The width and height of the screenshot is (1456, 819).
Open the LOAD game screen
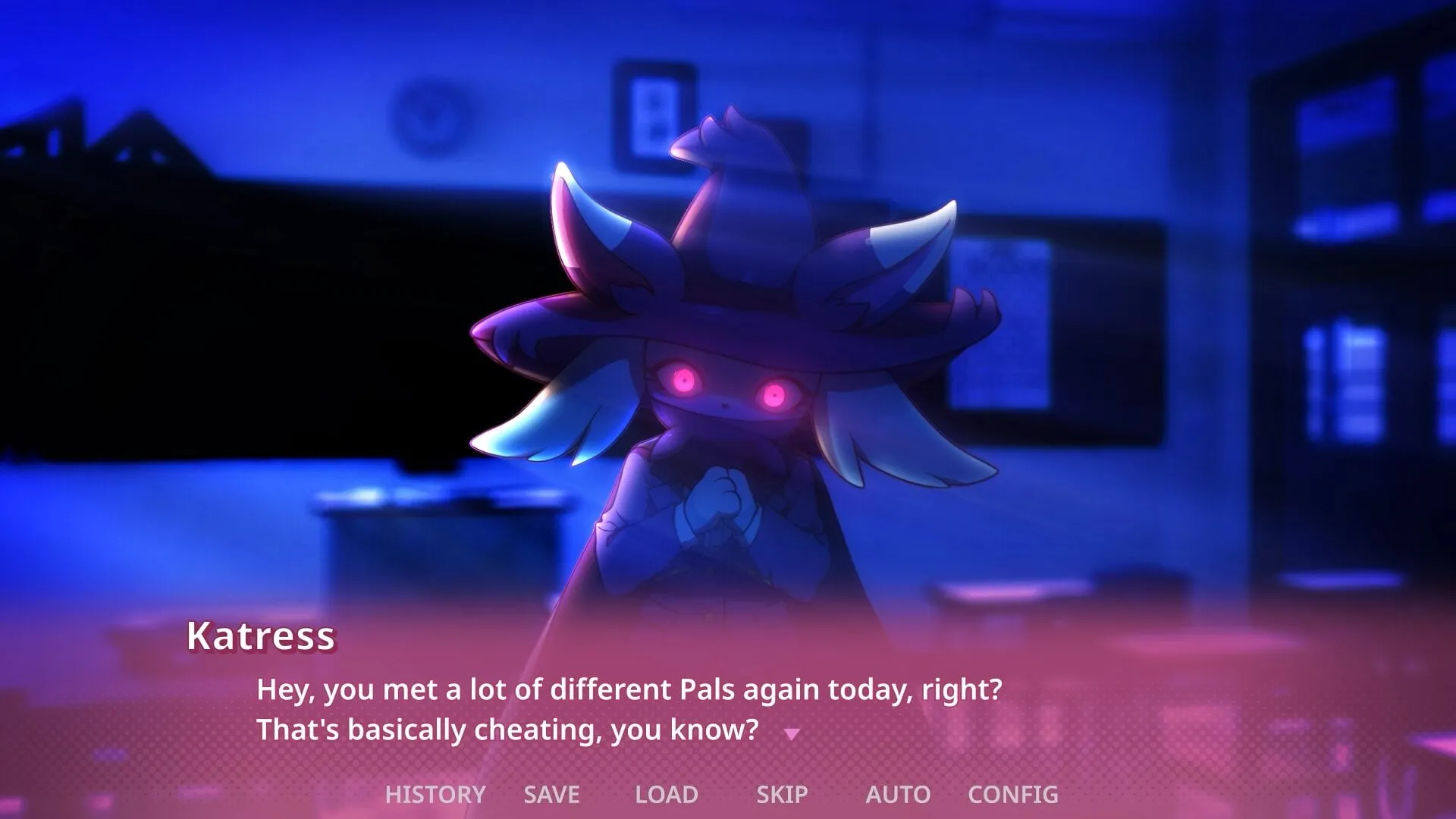click(x=666, y=794)
